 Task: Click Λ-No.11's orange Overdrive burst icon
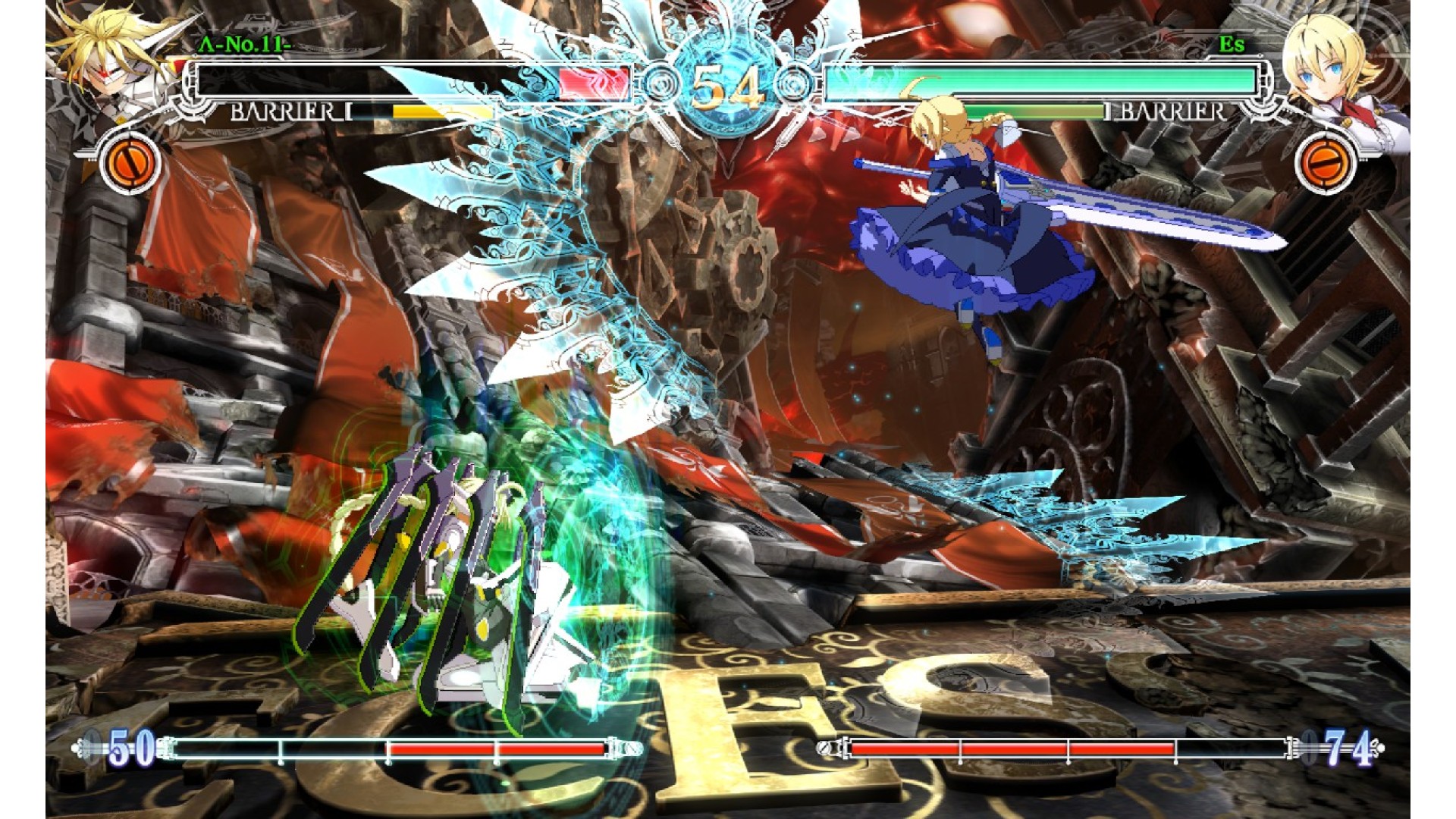[x=130, y=162]
